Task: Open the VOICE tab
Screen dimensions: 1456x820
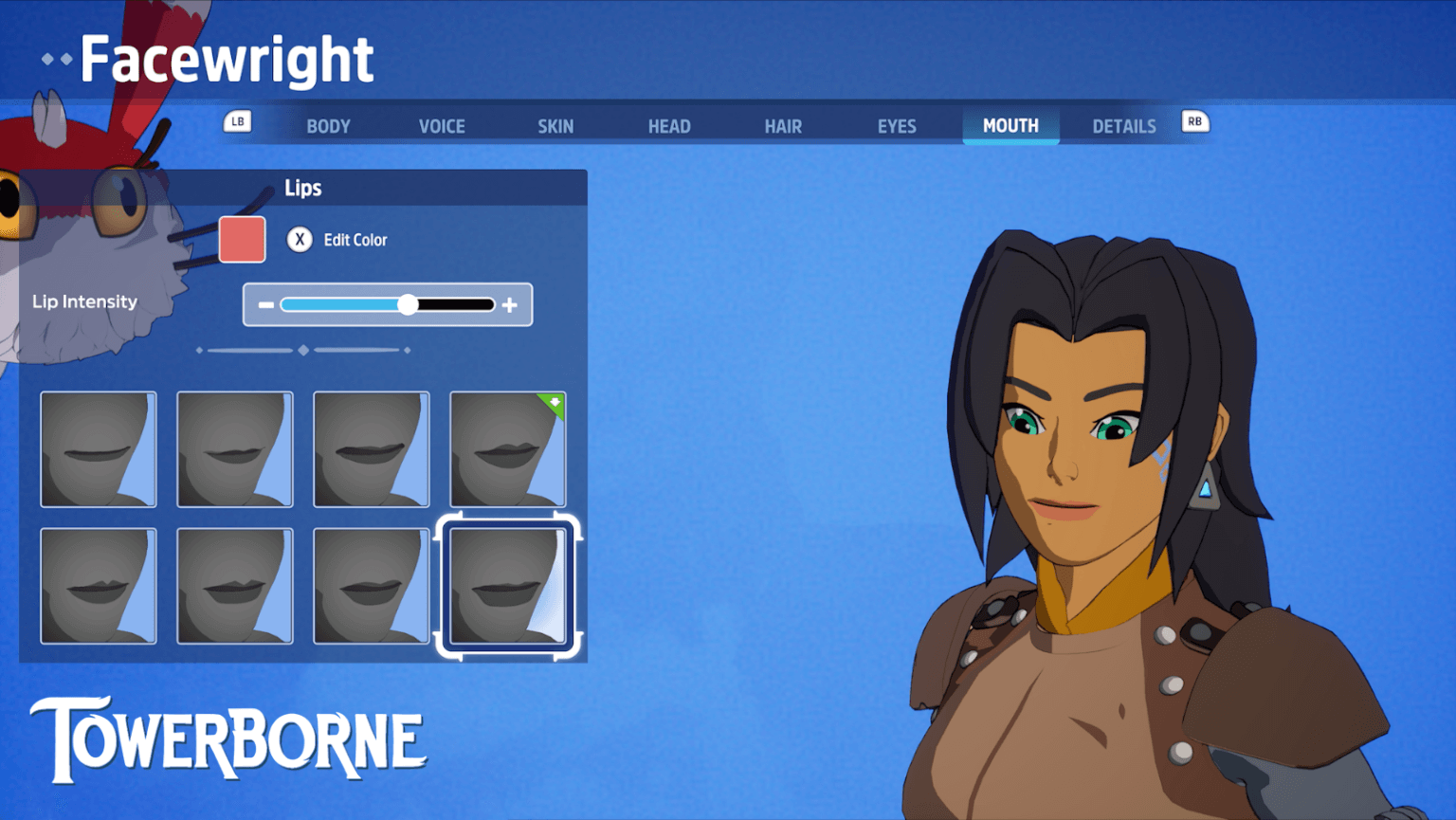Action: pos(442,126)
